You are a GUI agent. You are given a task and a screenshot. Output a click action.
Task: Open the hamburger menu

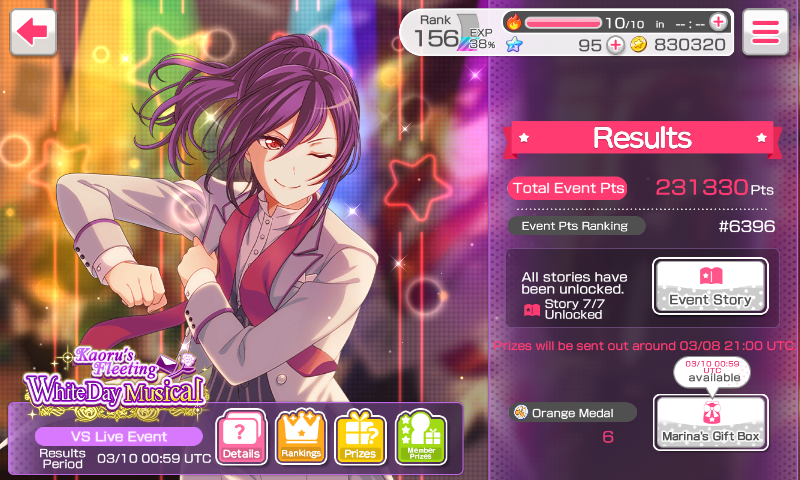tap(766, 32)
